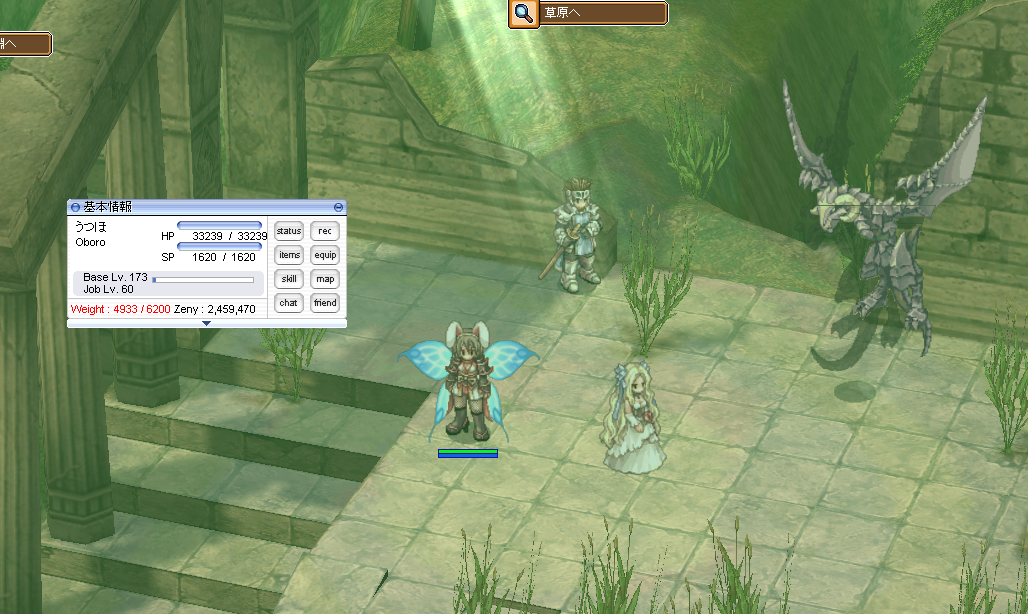Viewport: 1028px width, 614px height.
Task: Open the friend list
Action: pos(324,302)
